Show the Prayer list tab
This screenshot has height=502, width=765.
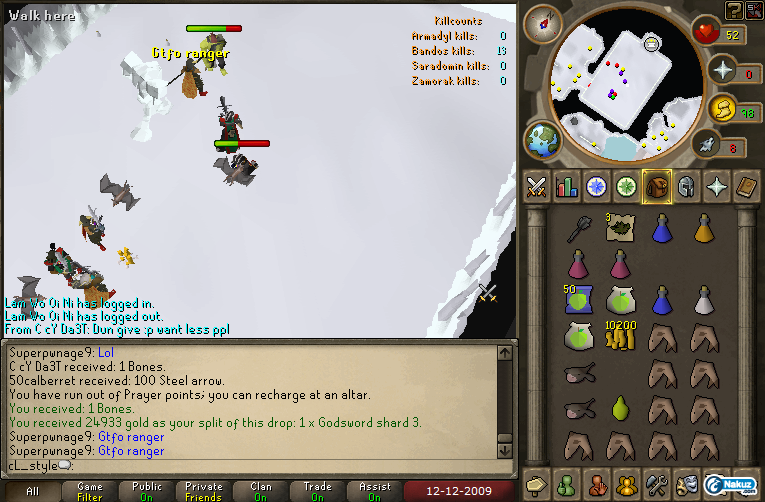coord(716,186)
